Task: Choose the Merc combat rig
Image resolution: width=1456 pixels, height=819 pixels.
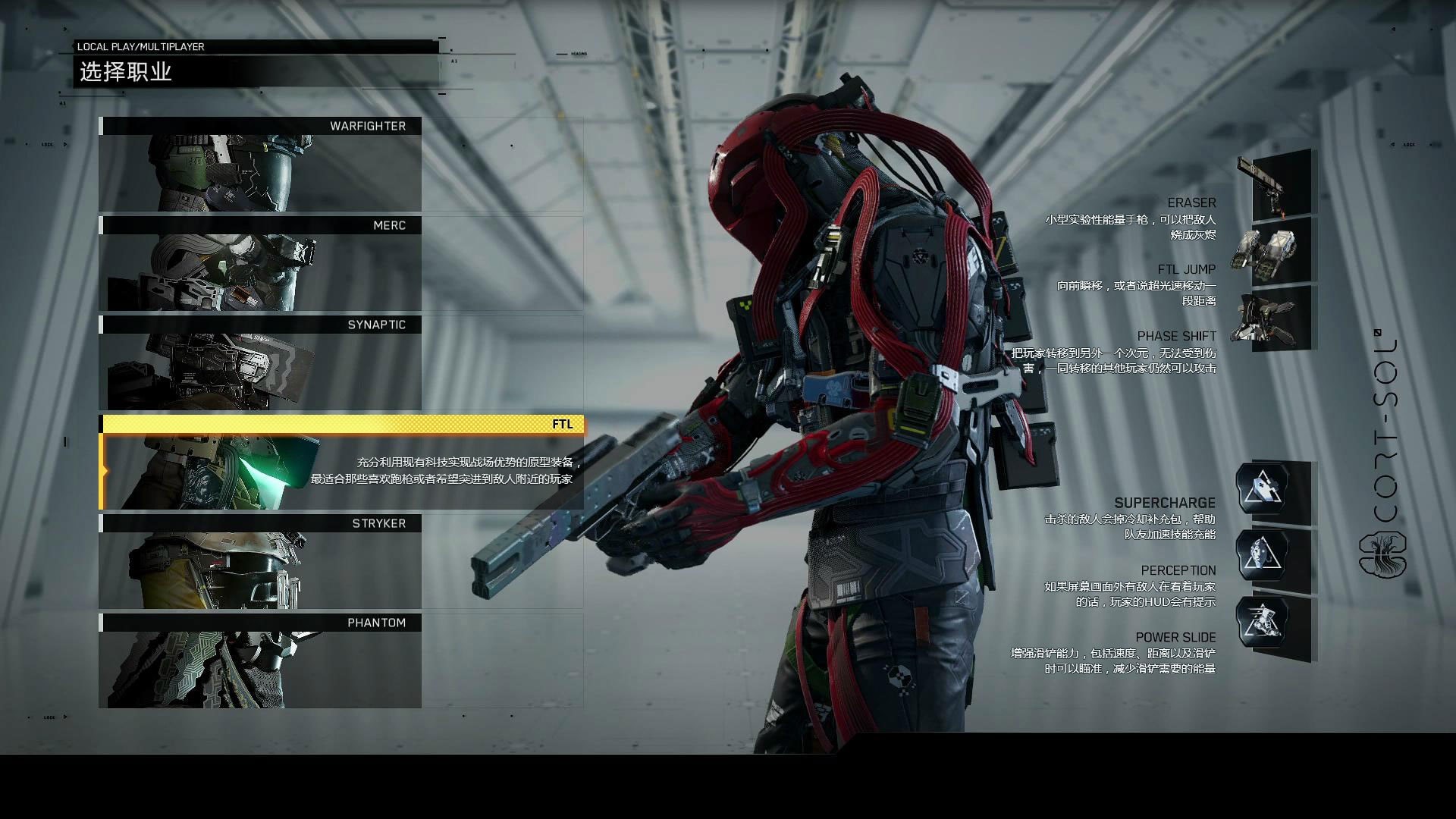Action: (x=260, y=264)
